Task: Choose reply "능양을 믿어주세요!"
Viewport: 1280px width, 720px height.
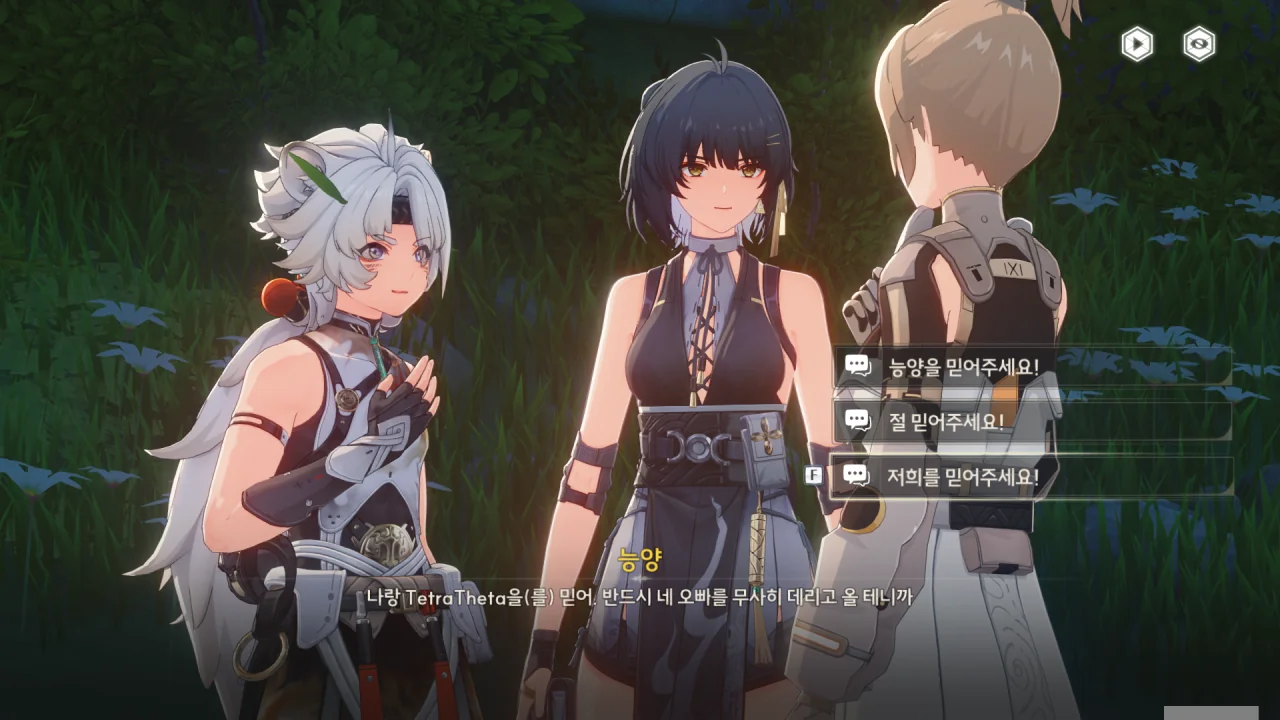Action: pos(1030,367)
